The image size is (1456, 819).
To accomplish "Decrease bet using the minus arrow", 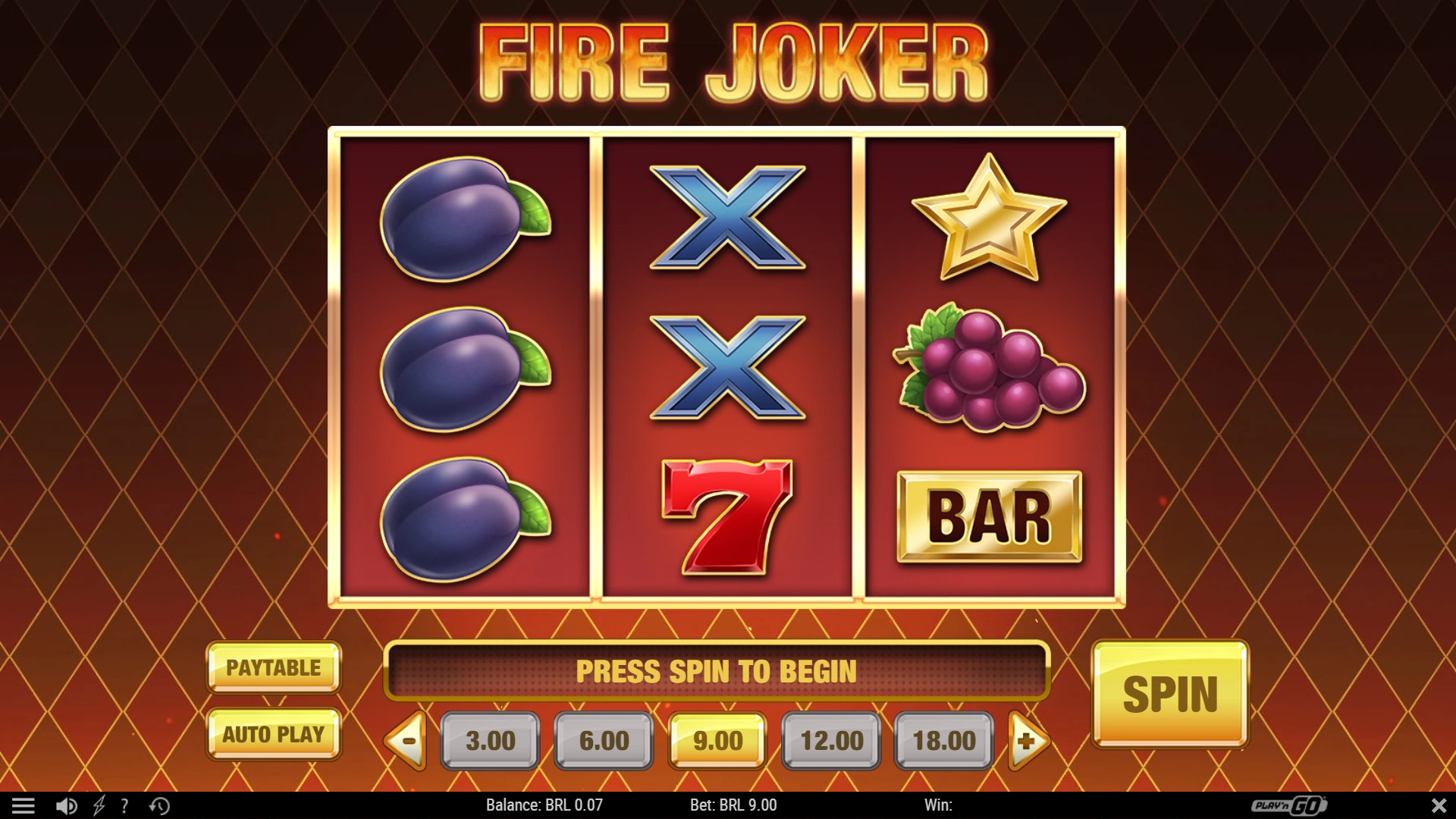I will point(405,741).
